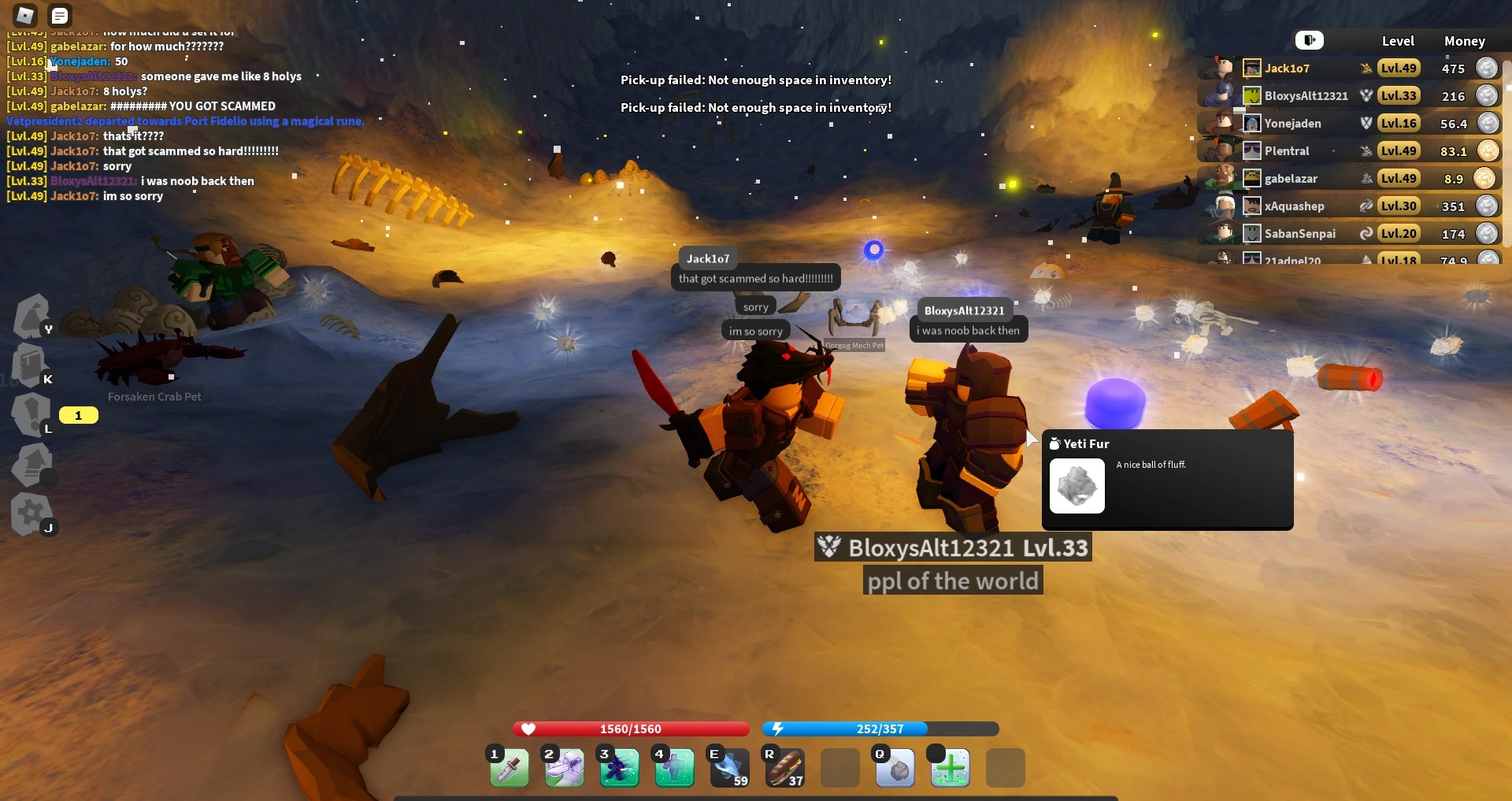Screen dimensions: 1512x801
Task: Use the blue fish item with 59 count
Action: click(730, 768)
